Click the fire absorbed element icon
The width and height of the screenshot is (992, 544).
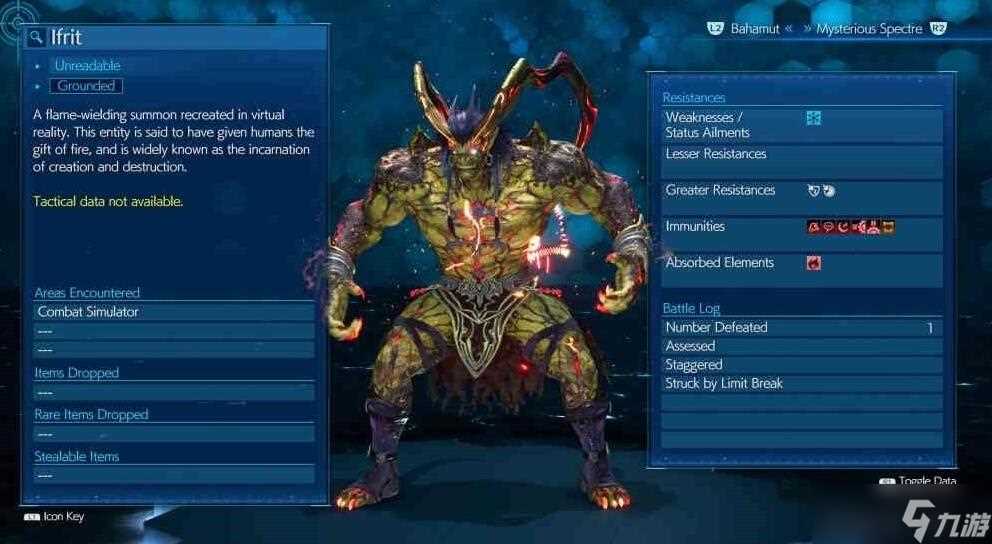[813, 263]
